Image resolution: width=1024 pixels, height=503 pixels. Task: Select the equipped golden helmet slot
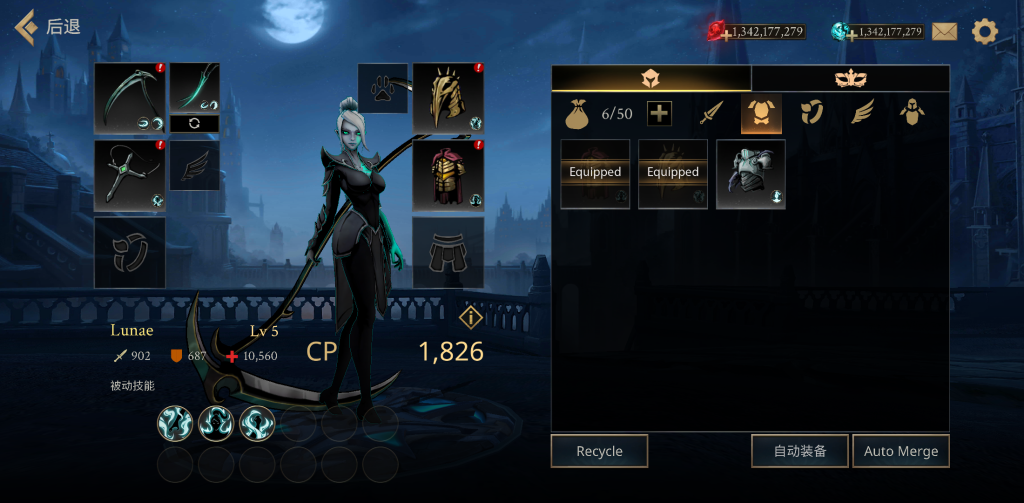[448, 98]
